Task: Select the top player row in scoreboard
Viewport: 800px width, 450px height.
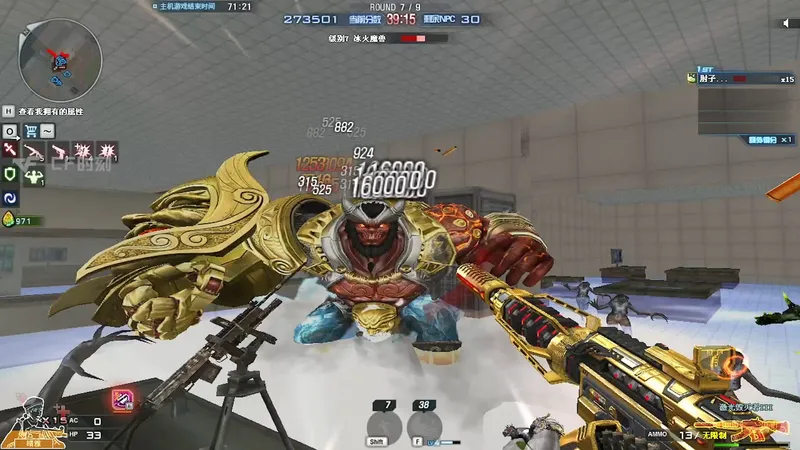Action: point(742,78)
